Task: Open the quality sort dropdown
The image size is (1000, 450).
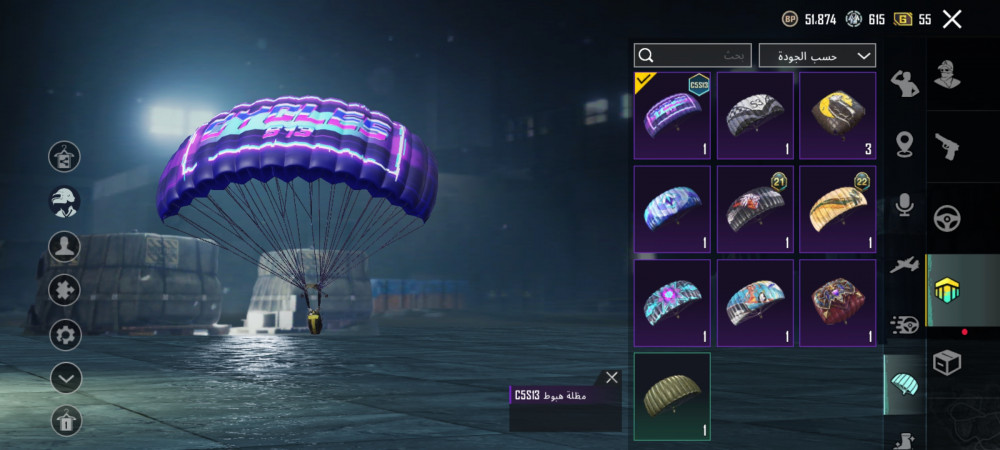Action: (x=817, y=56)
